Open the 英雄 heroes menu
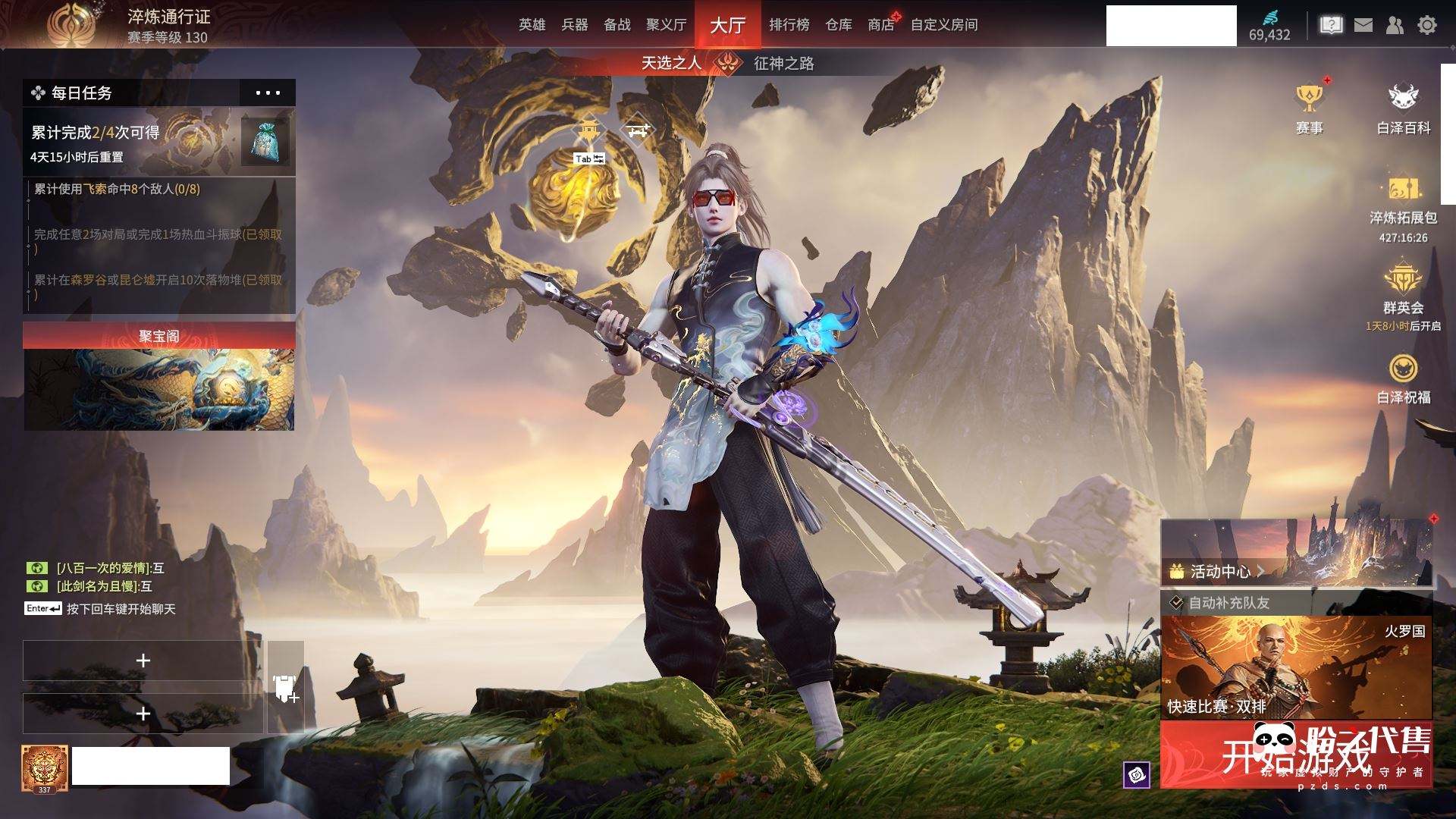The height and width of the screenshot is (819, 1456). pos(532,25)
